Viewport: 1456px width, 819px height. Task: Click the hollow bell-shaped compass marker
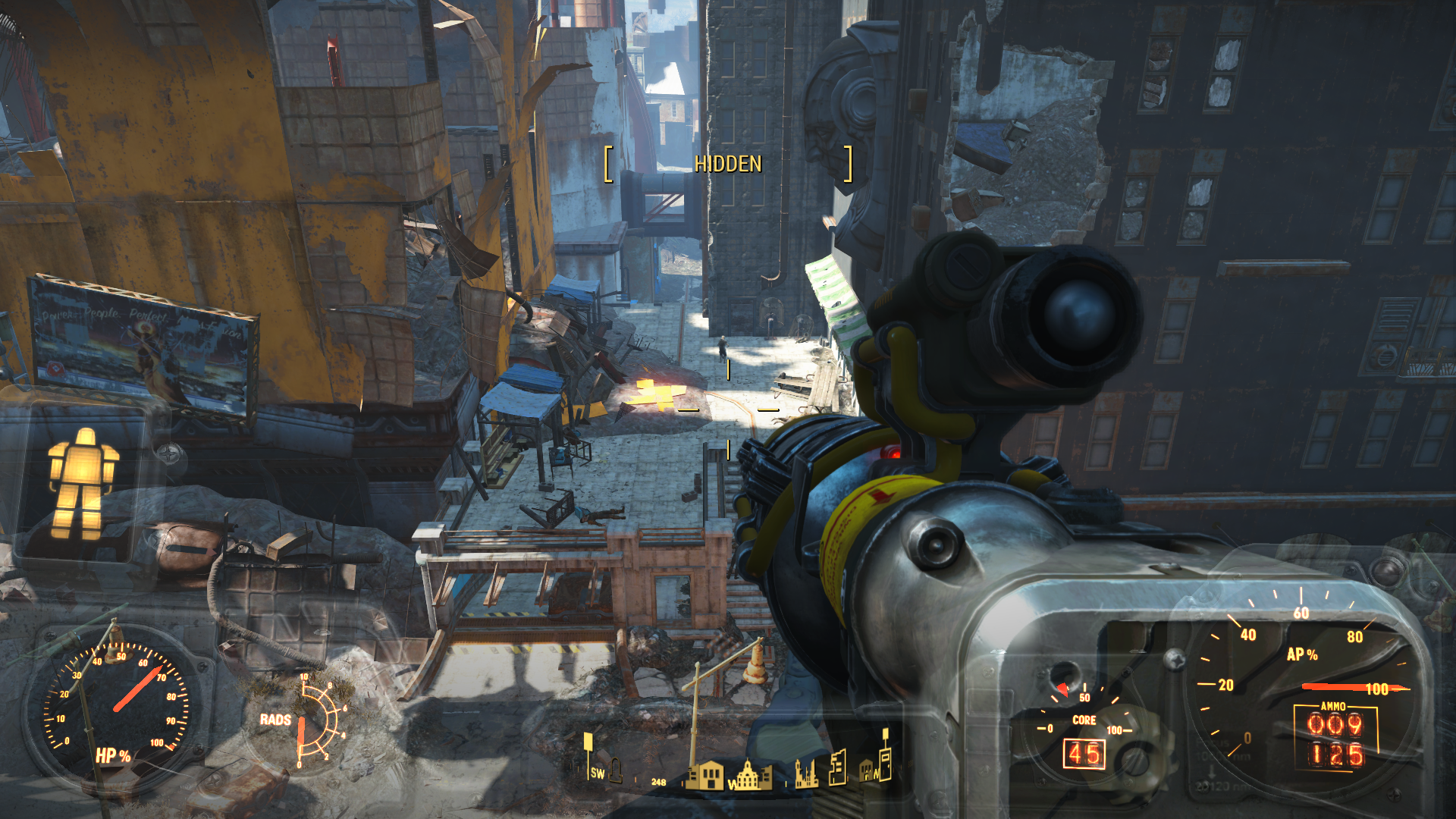pos(616,770)
